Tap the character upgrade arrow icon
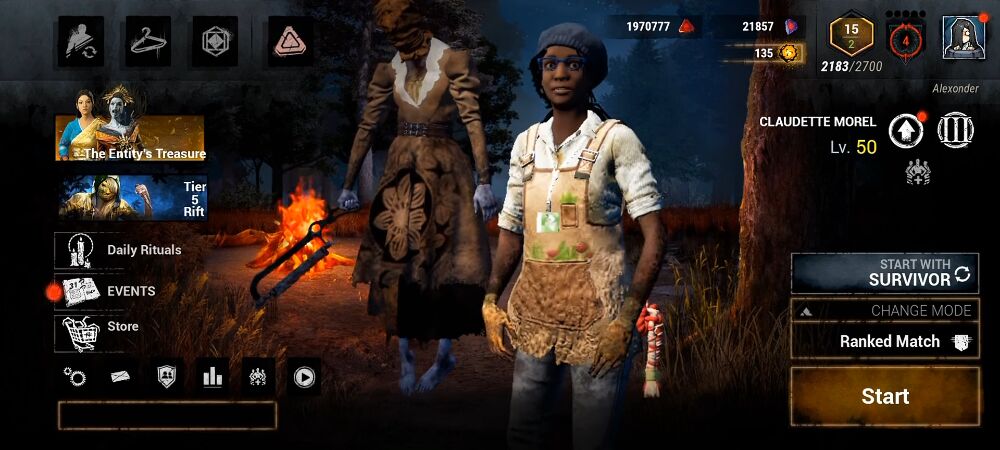This screenshot has height=450, width=1000. (904, 130)
